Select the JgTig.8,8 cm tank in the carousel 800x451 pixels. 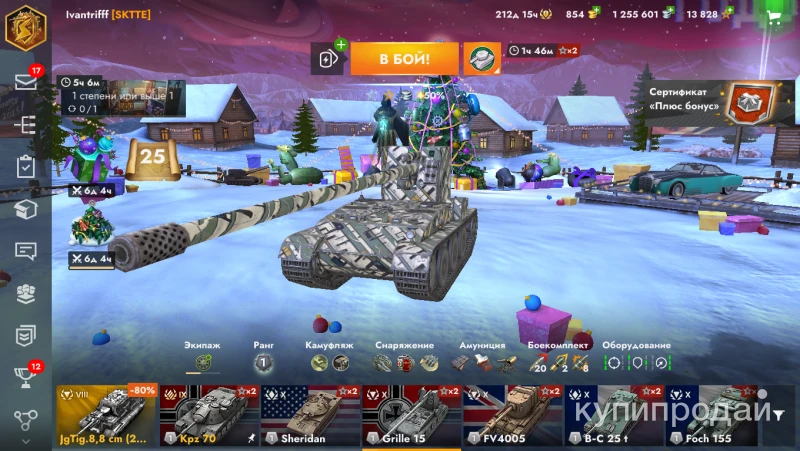pyautogui.click(x=107, y=415)
